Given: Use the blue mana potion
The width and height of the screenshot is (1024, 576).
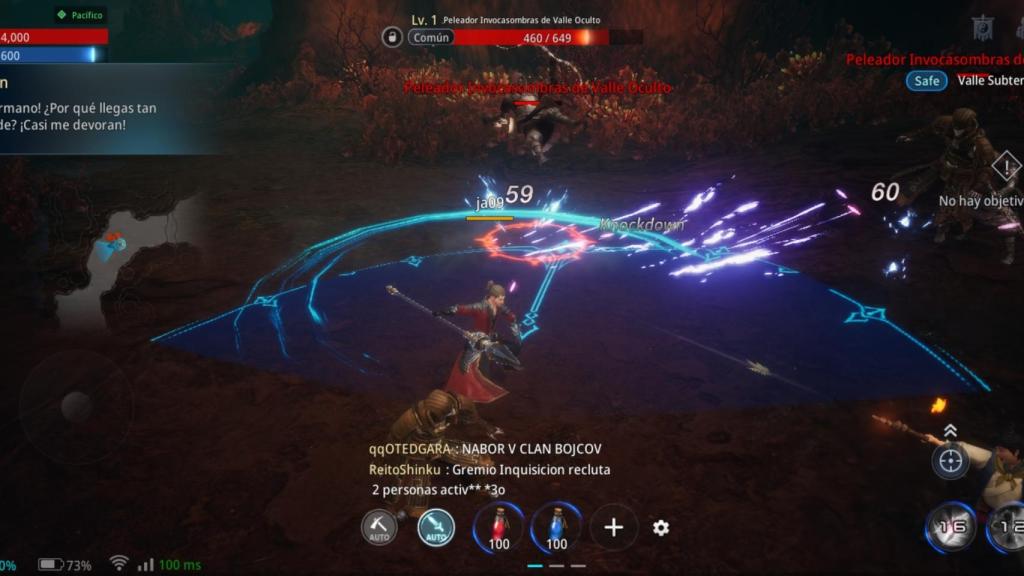Looking at the screenshot, I should (x=557, y=527).
